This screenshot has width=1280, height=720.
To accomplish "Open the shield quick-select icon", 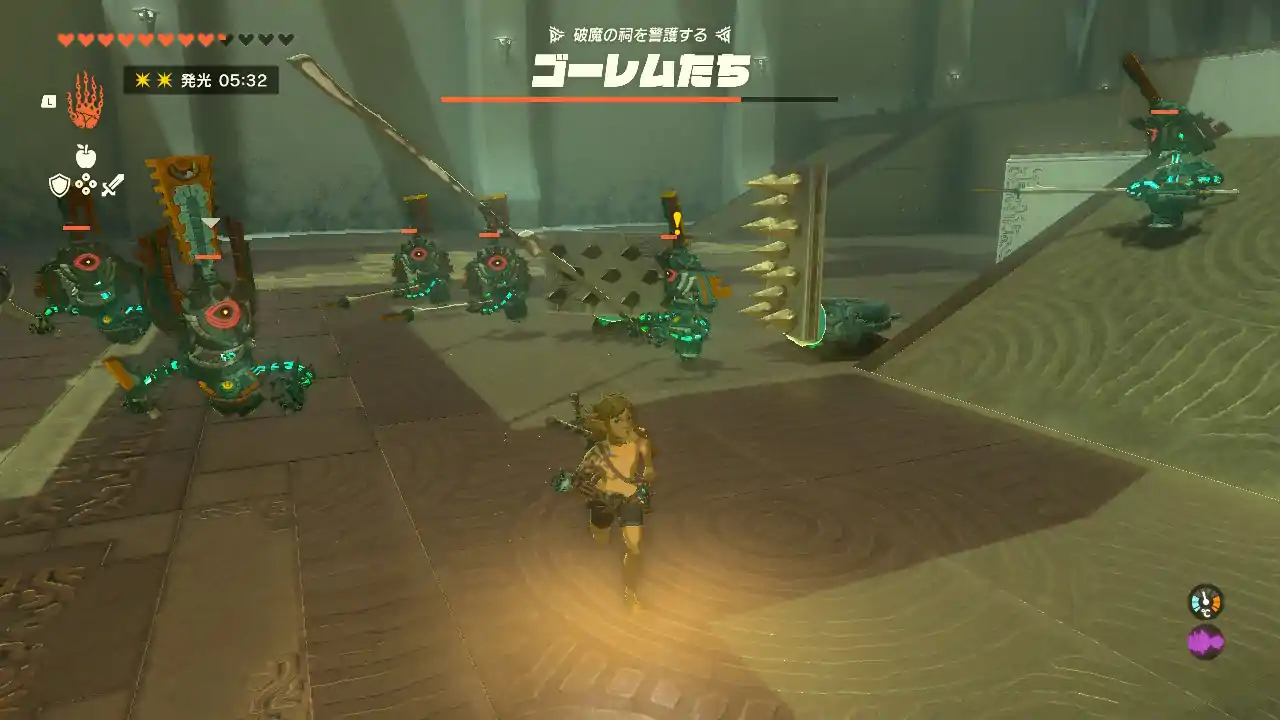I will point(59,185).
